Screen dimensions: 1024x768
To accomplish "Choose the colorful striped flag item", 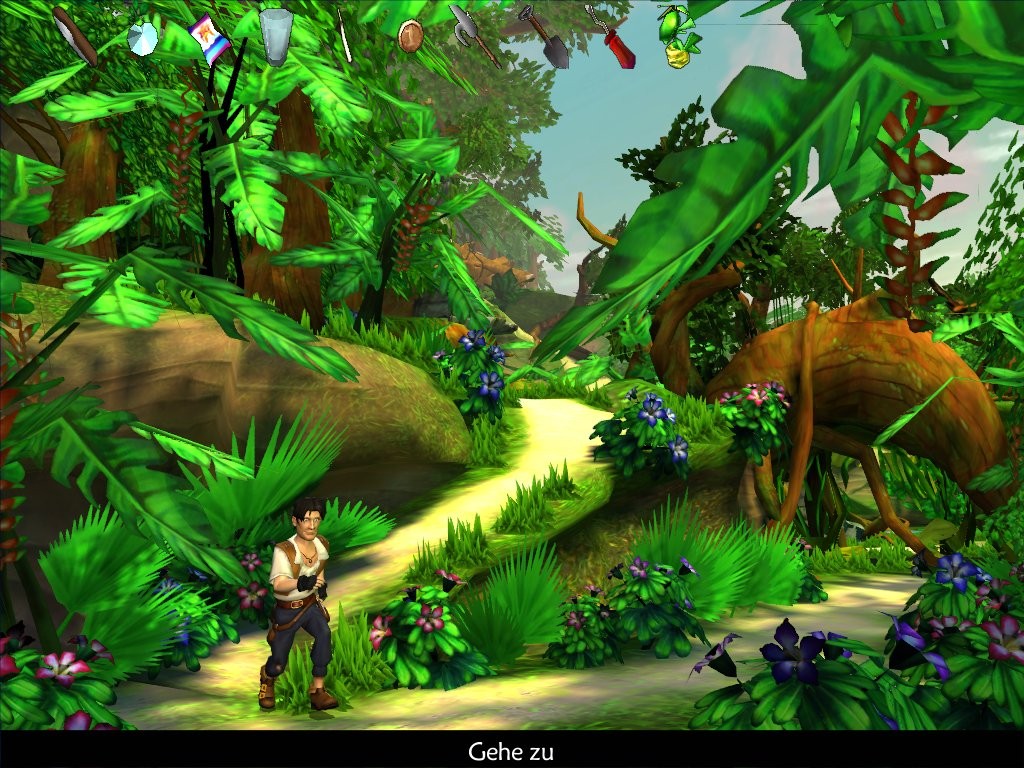I will tap(208, 39).
